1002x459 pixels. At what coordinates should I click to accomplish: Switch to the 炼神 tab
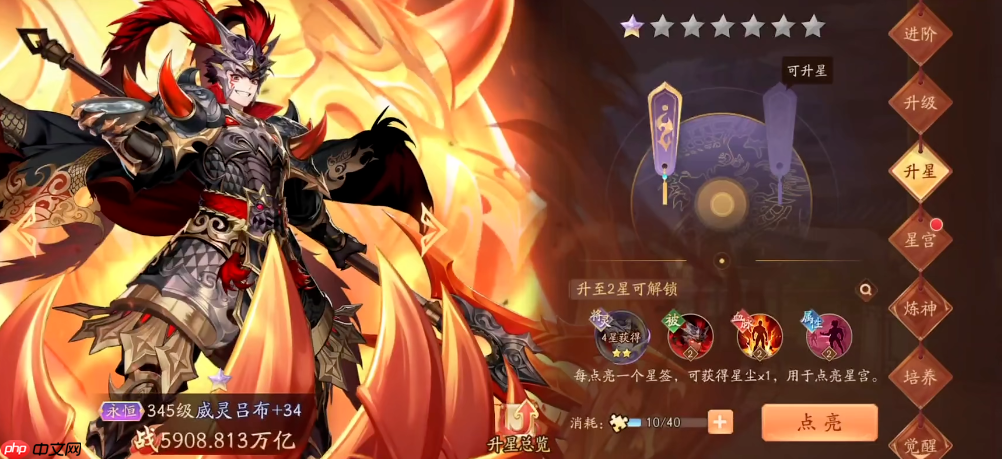(x=920, y=308)
